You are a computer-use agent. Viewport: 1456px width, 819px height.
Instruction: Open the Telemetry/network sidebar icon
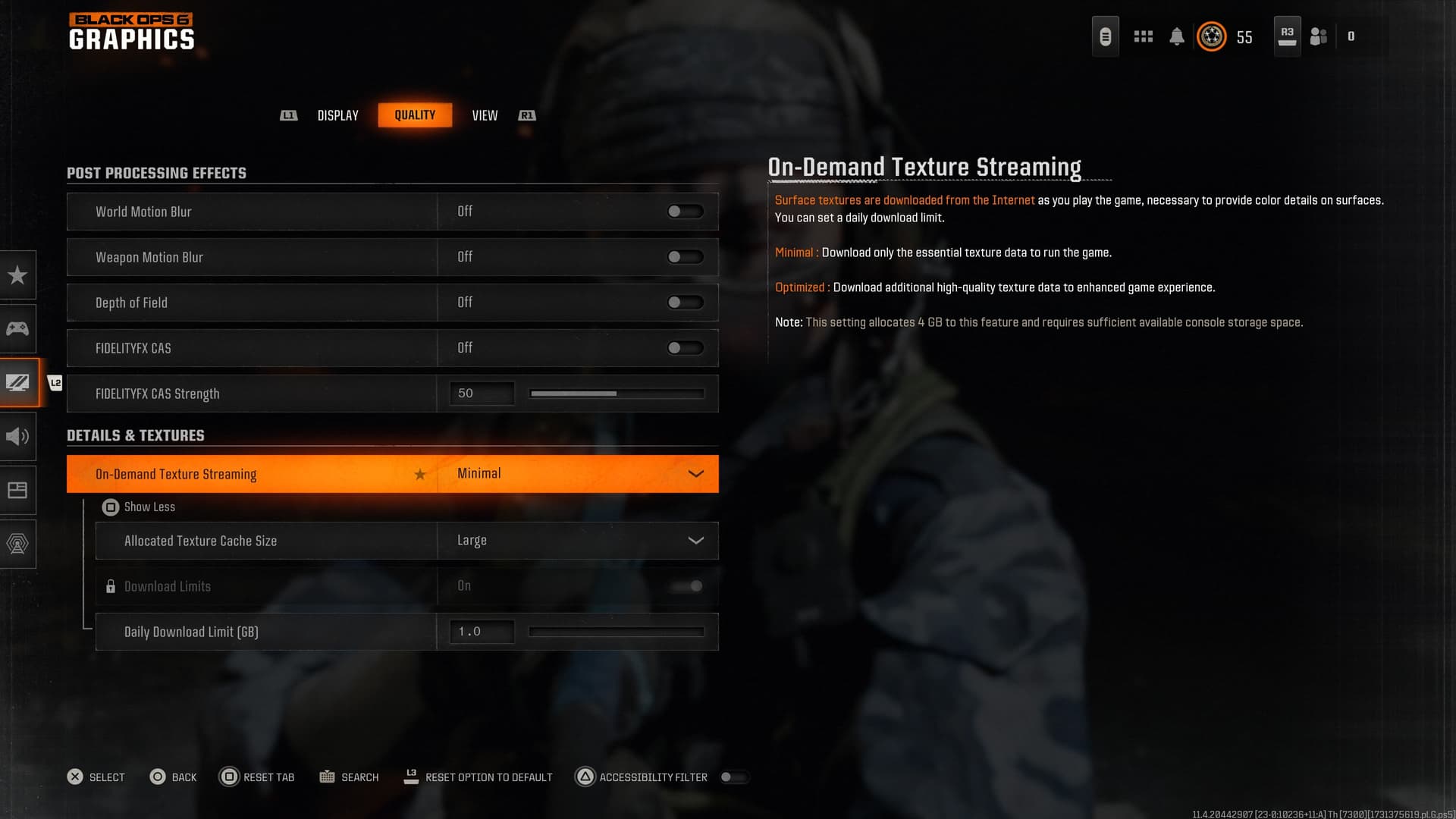[18, 544]
